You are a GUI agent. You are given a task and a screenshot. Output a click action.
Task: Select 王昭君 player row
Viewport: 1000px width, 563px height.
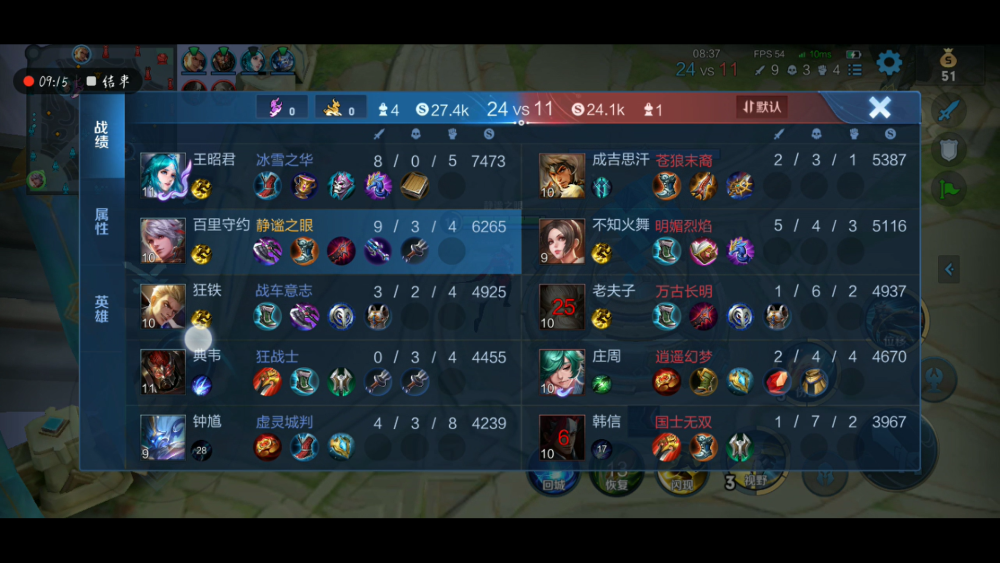click(330, 174)
